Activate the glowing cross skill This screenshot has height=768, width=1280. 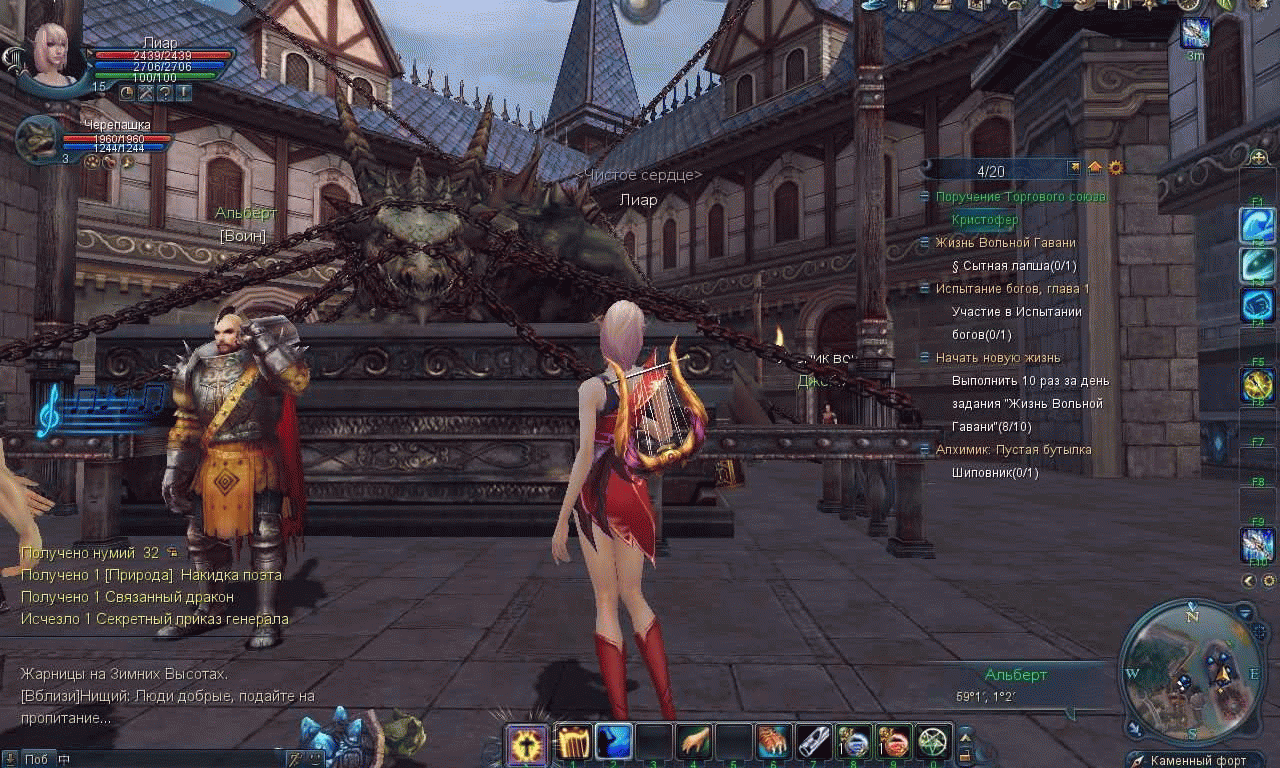coord(527,743)
